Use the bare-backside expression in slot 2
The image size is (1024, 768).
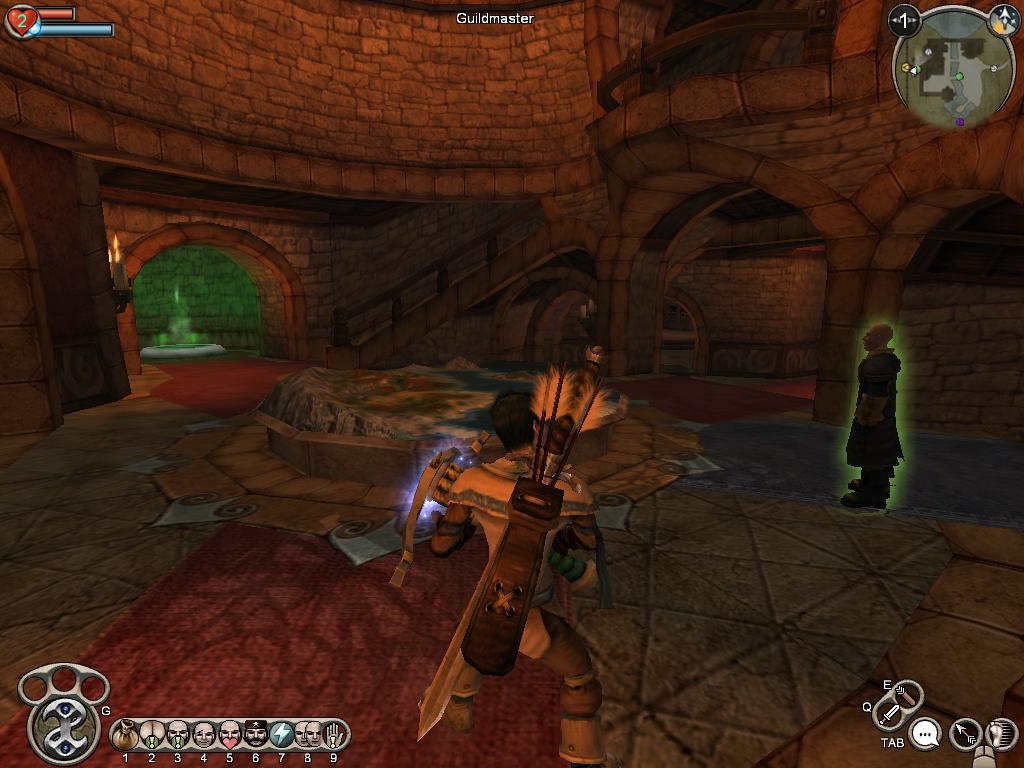tap(152, 736)
